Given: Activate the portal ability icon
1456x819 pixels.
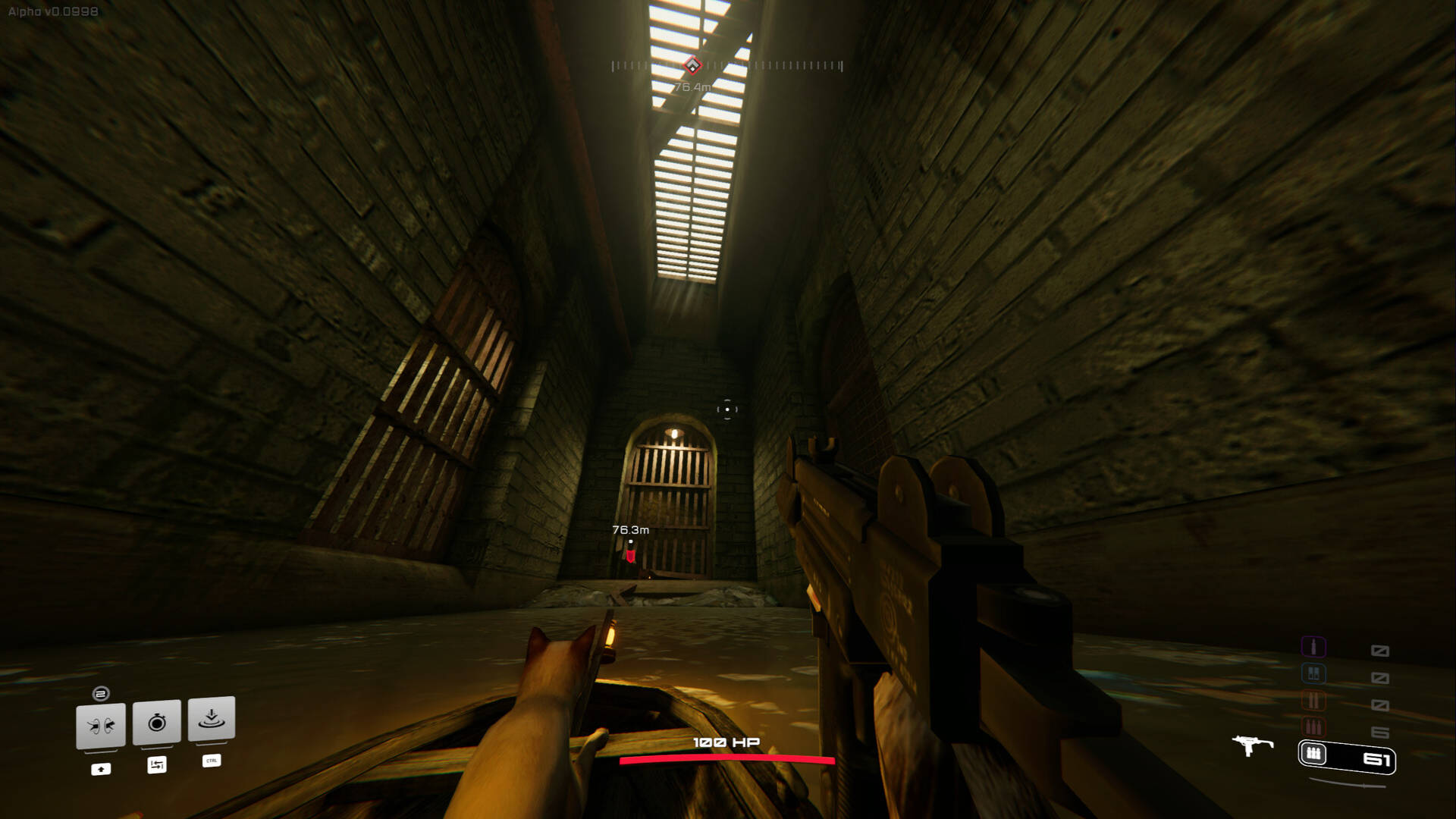Looking at the screenshot, I should pyautogui.click(x=101, y=726).
